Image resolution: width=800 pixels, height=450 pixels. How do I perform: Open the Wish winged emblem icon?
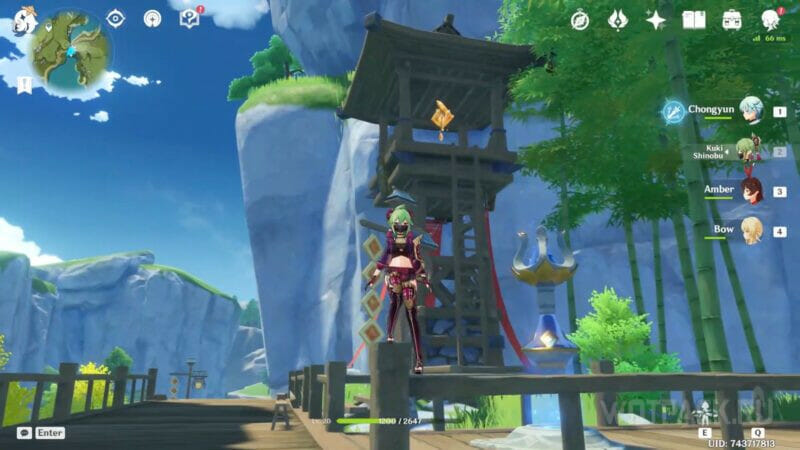click(618, 19)
